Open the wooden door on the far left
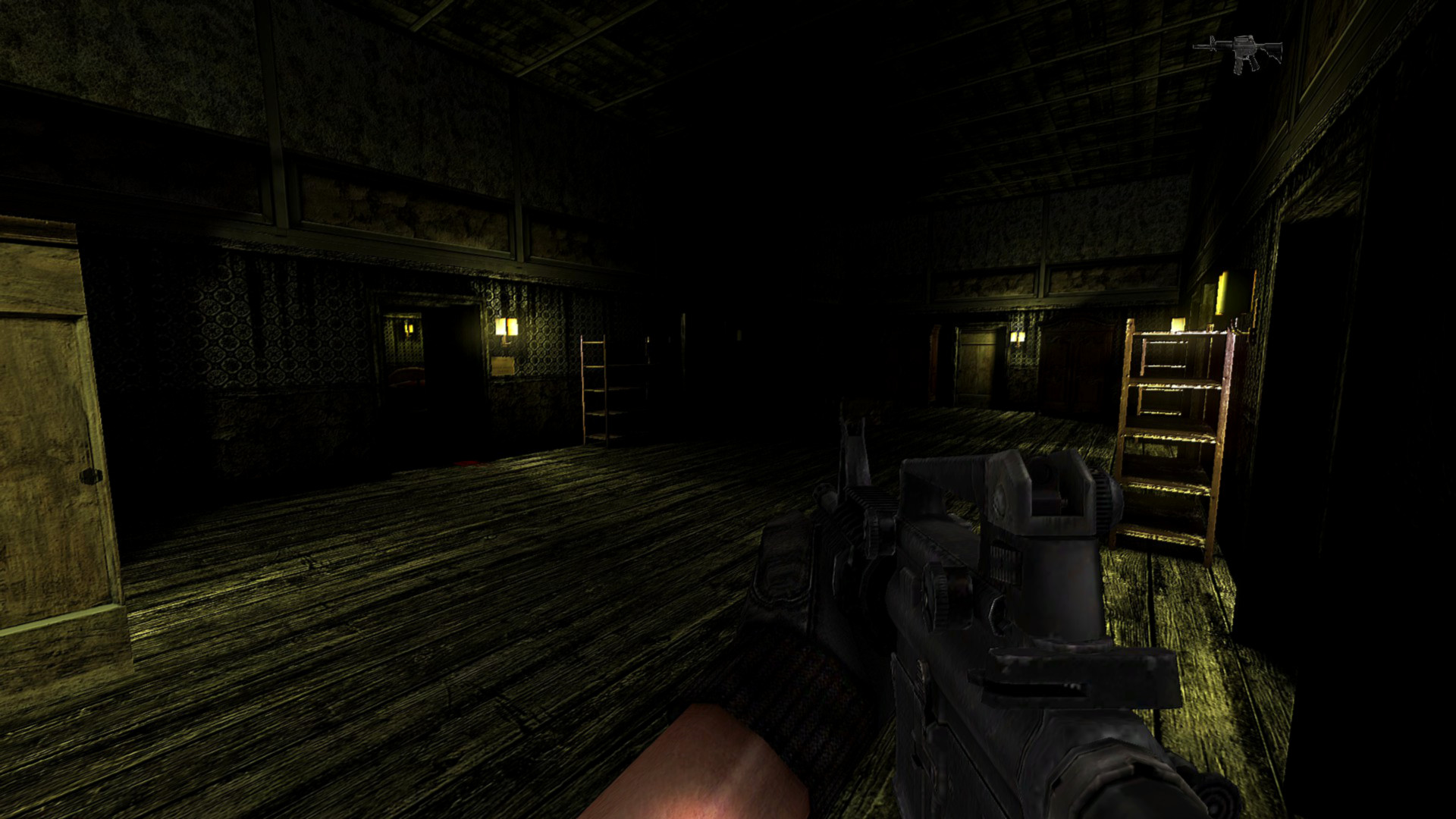The image size is (1456, 819). pyautogui.click(x=45, y=417)
